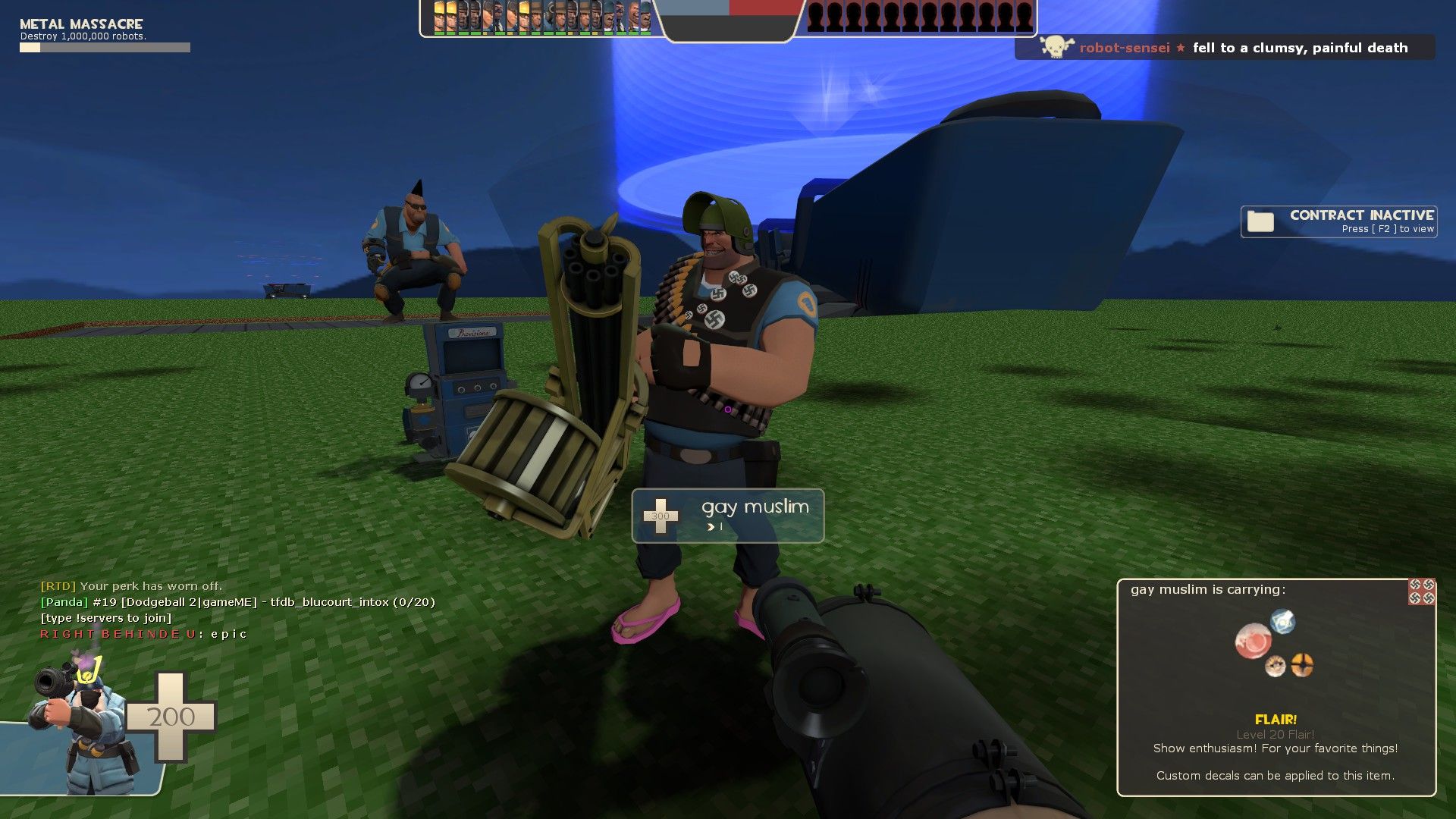This screenshot has height=819, width=1456.
Task: Click the small tan badge icon
Action: (1276, 666)
